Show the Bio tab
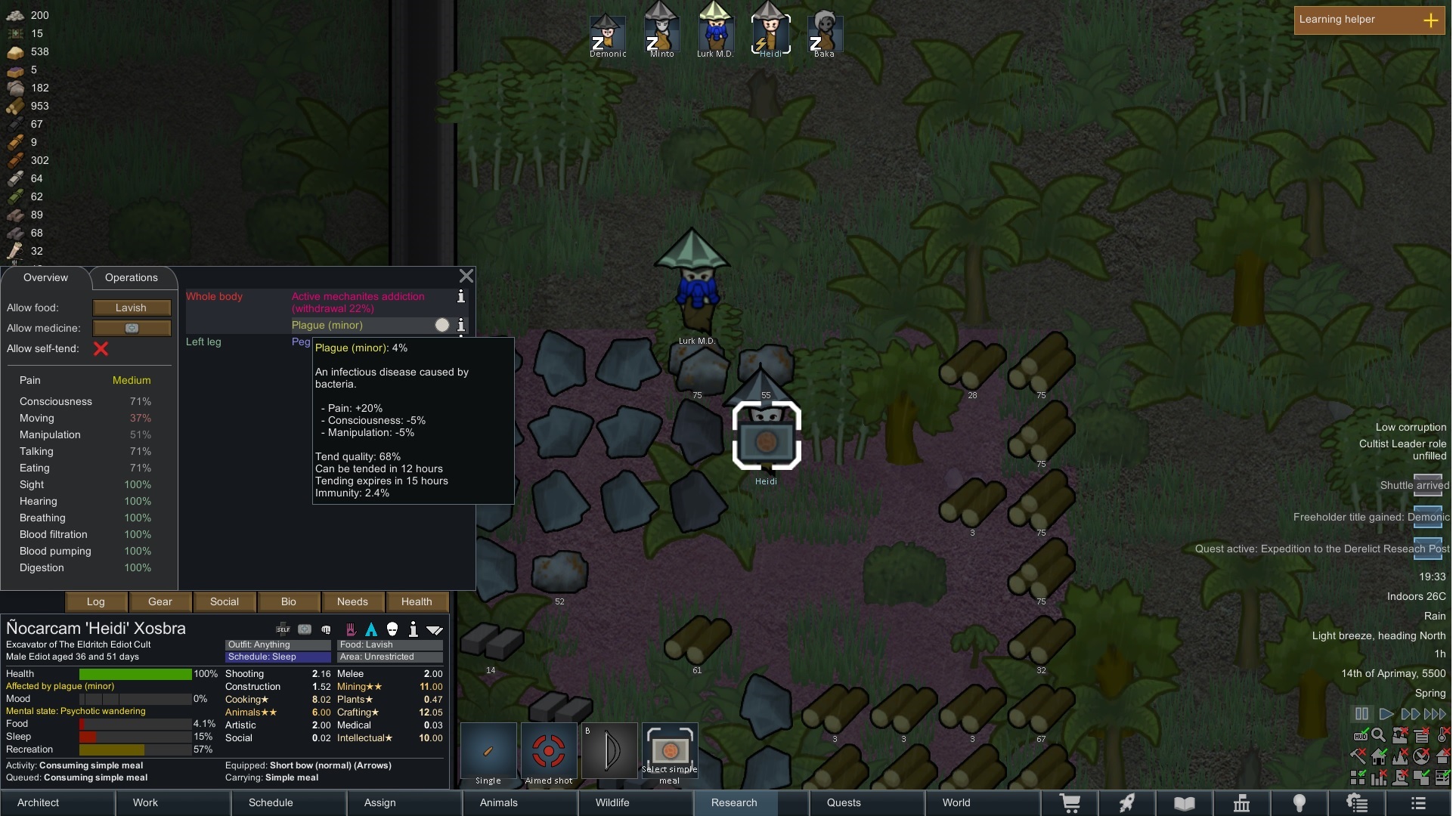The image size is (1456, 816). click(x=289, y=602)
